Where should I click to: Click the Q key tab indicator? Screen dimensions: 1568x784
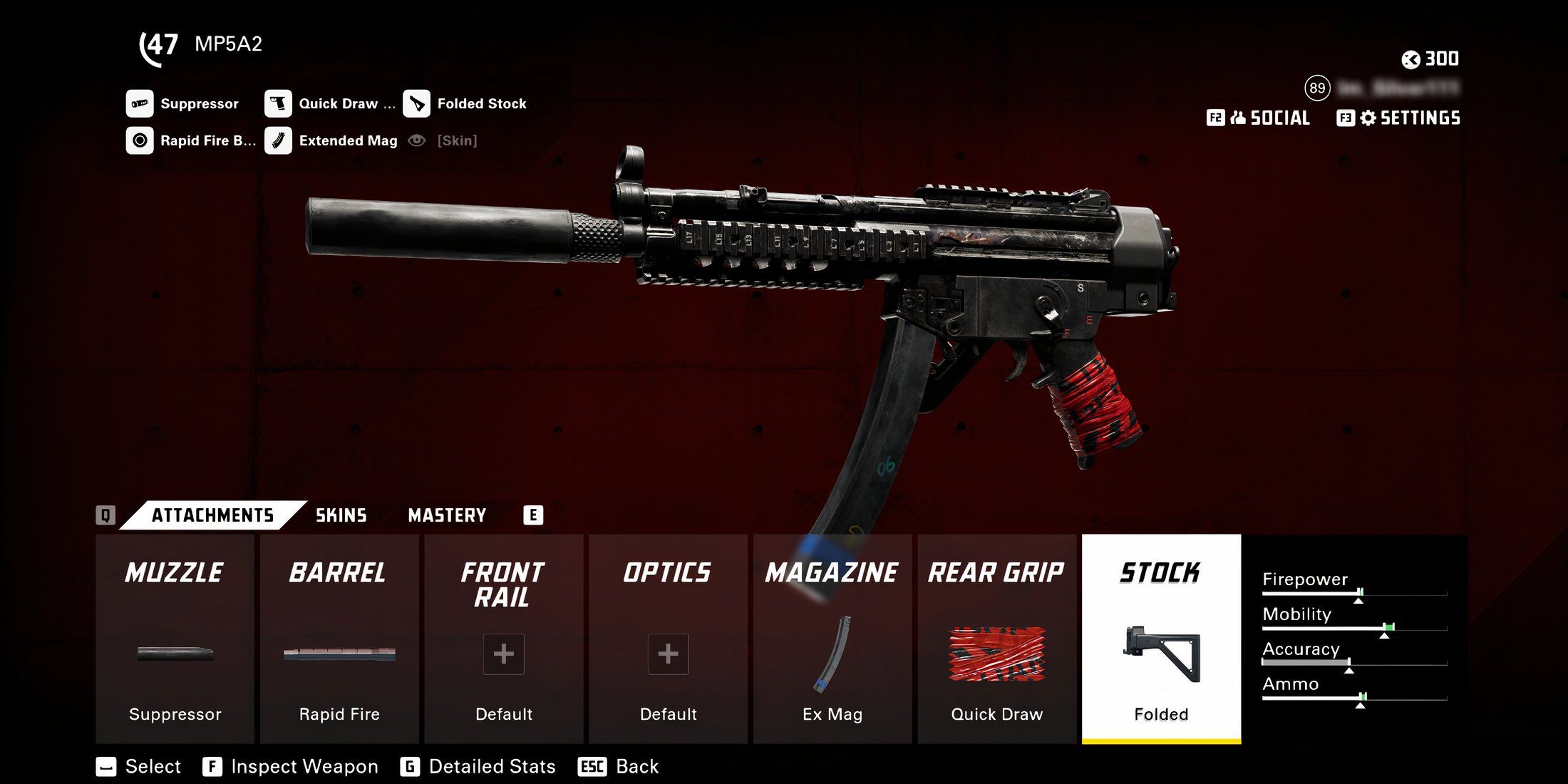click(x=107, y=515)
